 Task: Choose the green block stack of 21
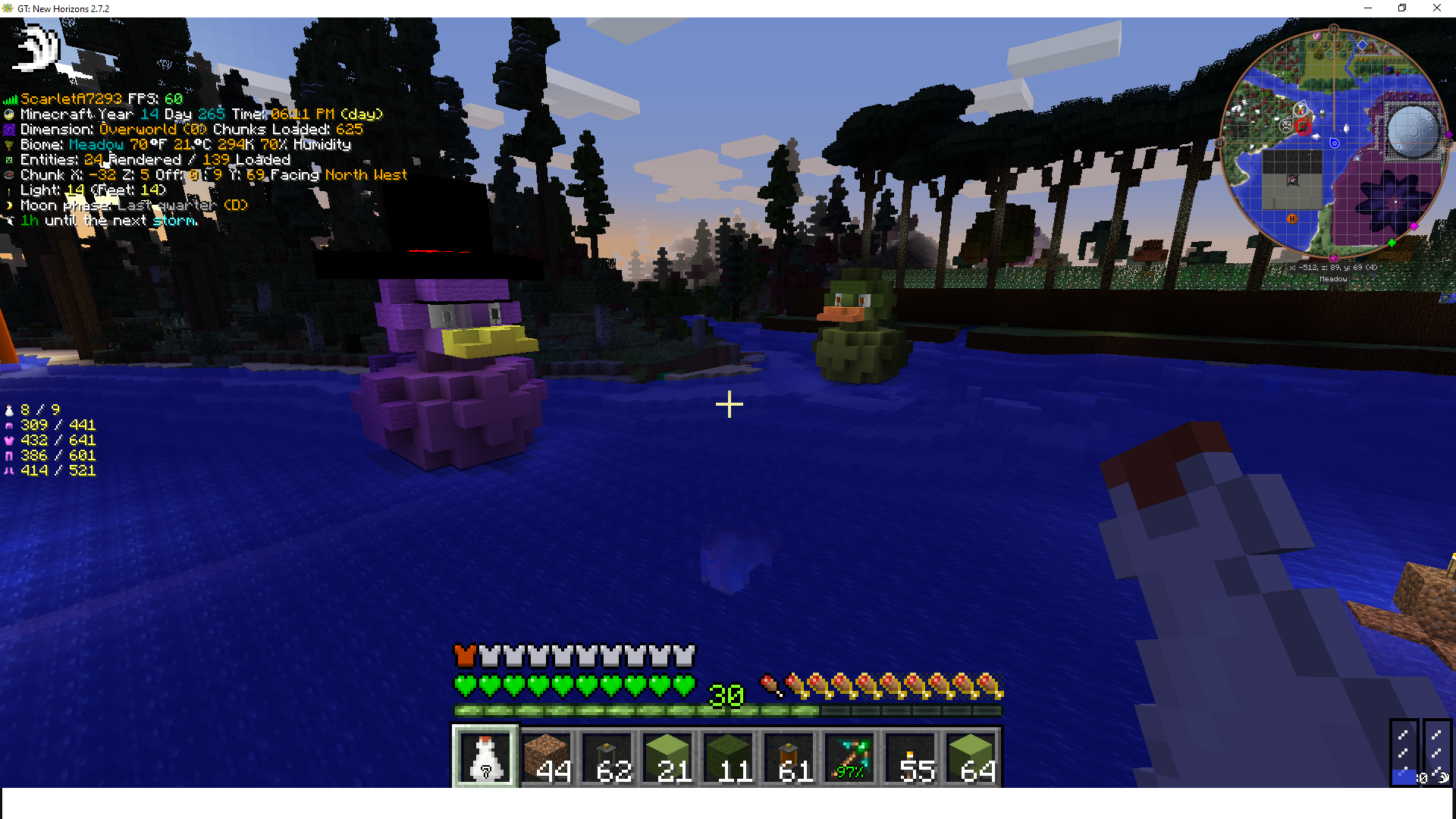tap(667, 757)
